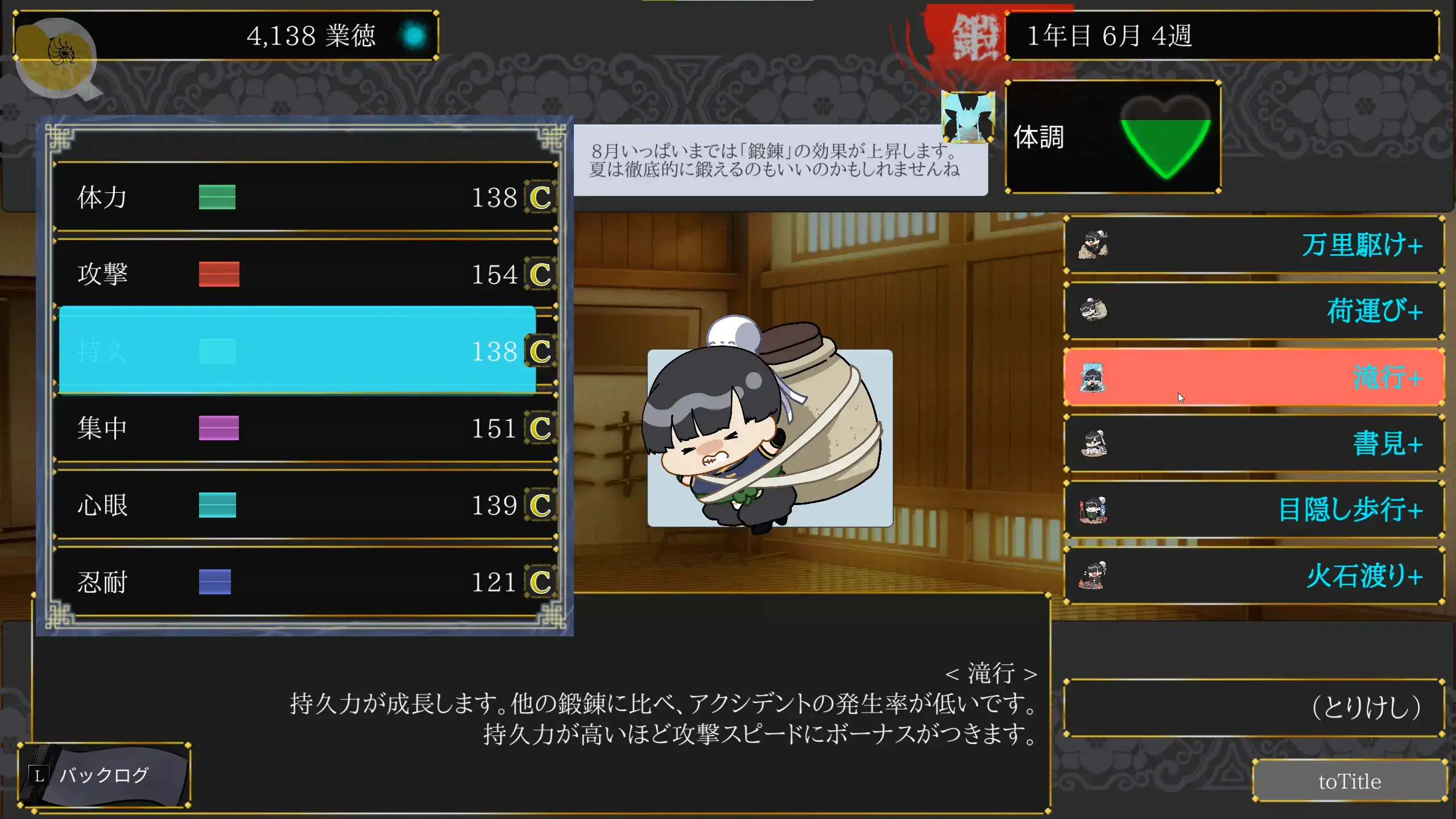The image size is (1456, 819).
Task: Click the 心眼 stat row
Action: pyautogui.click(x=305, y=505)
